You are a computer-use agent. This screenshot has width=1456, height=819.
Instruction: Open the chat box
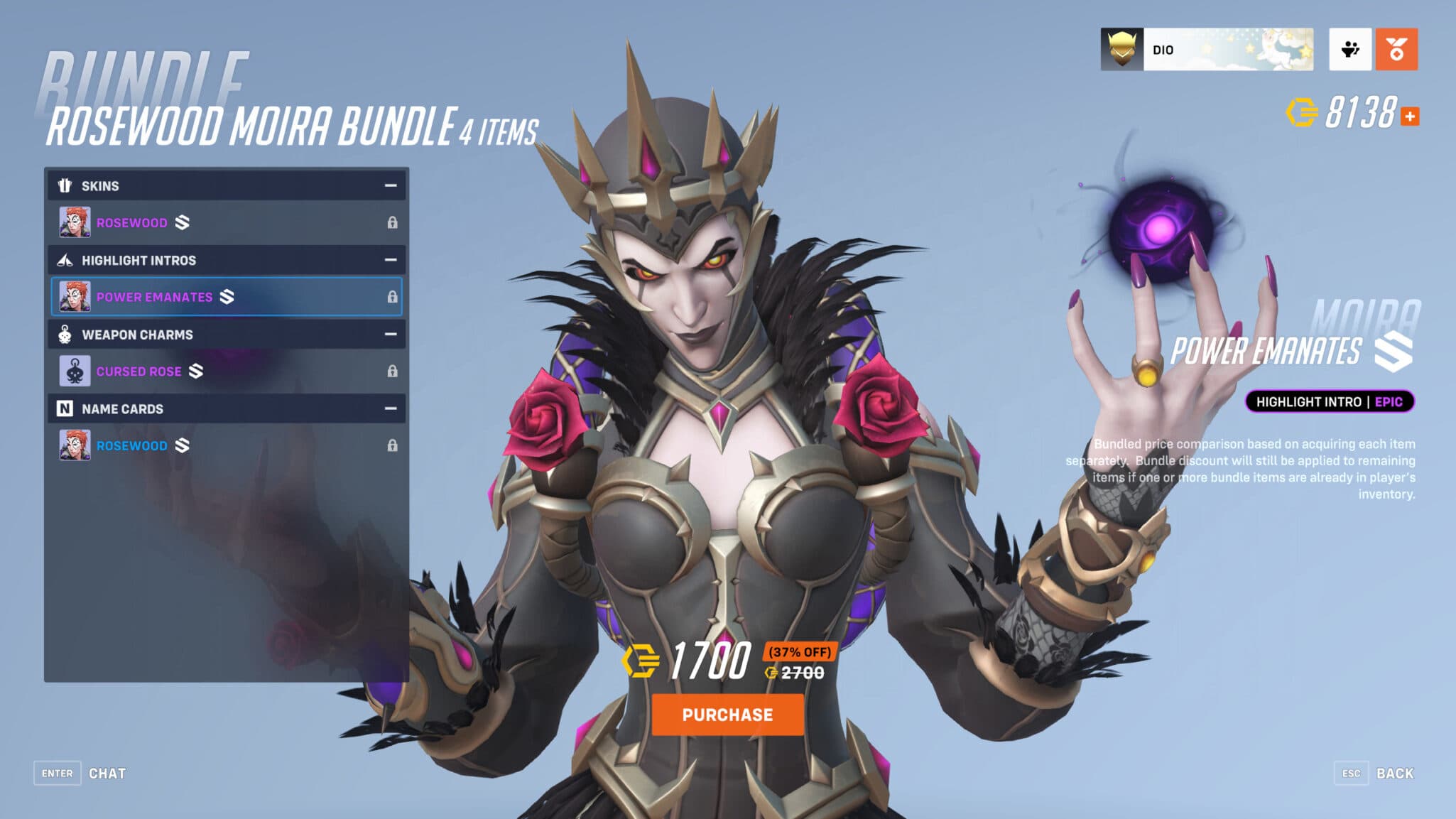[x=78, y=773]
